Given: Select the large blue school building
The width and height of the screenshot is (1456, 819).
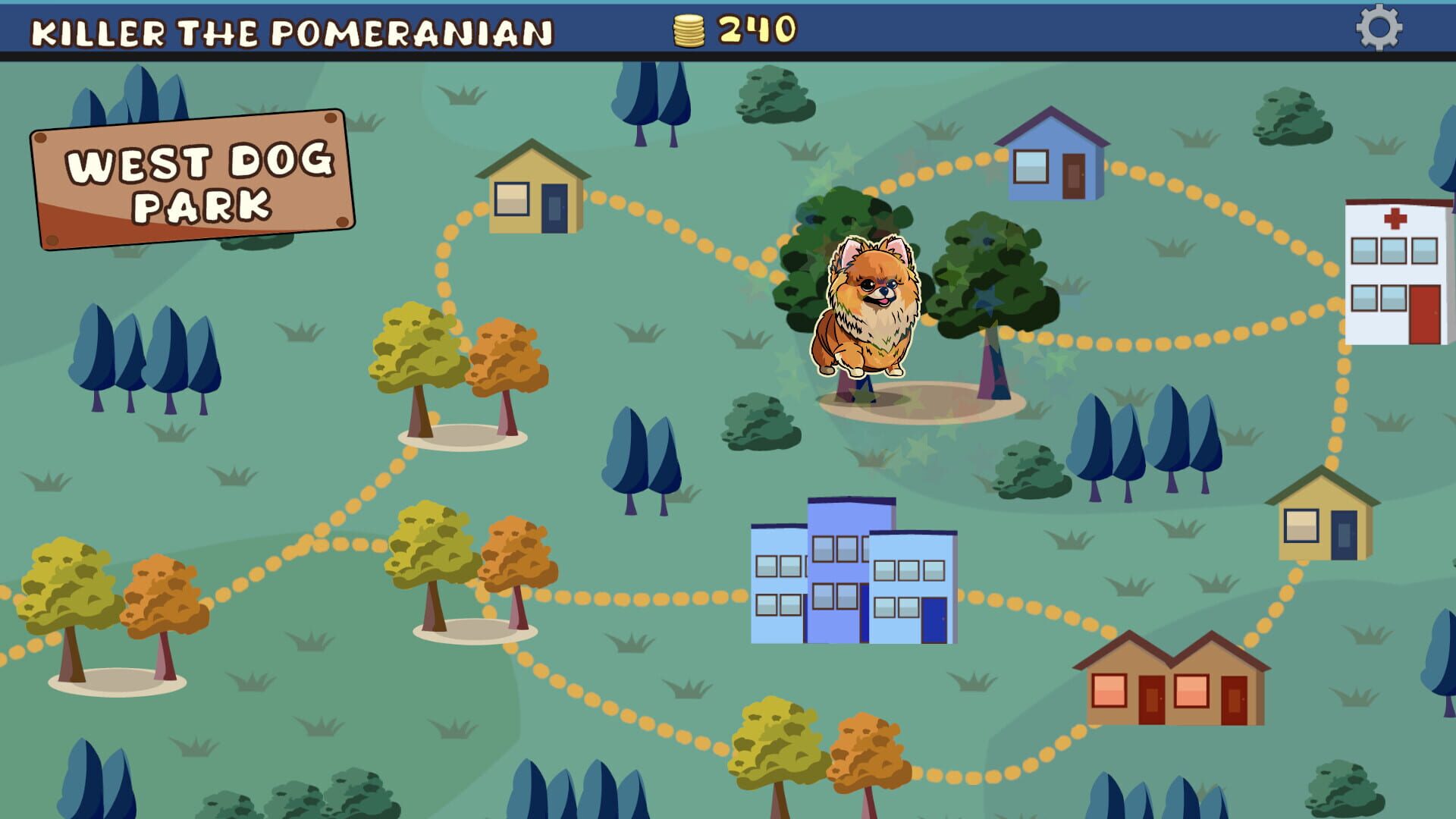Looking at the screenshot, I should pyautogui.click(x=853, y=576).
